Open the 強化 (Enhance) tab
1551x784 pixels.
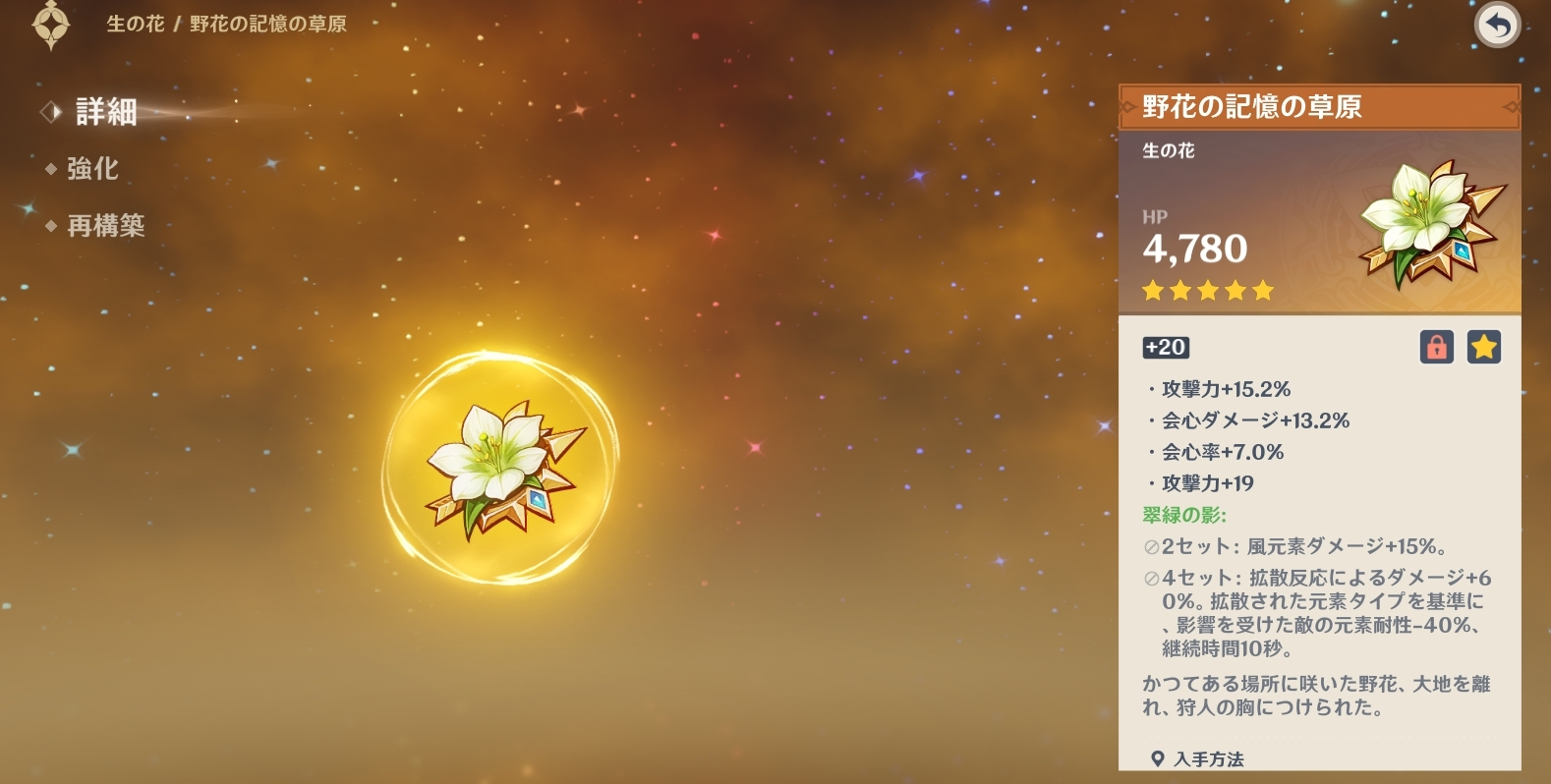(x=92, y=169)
